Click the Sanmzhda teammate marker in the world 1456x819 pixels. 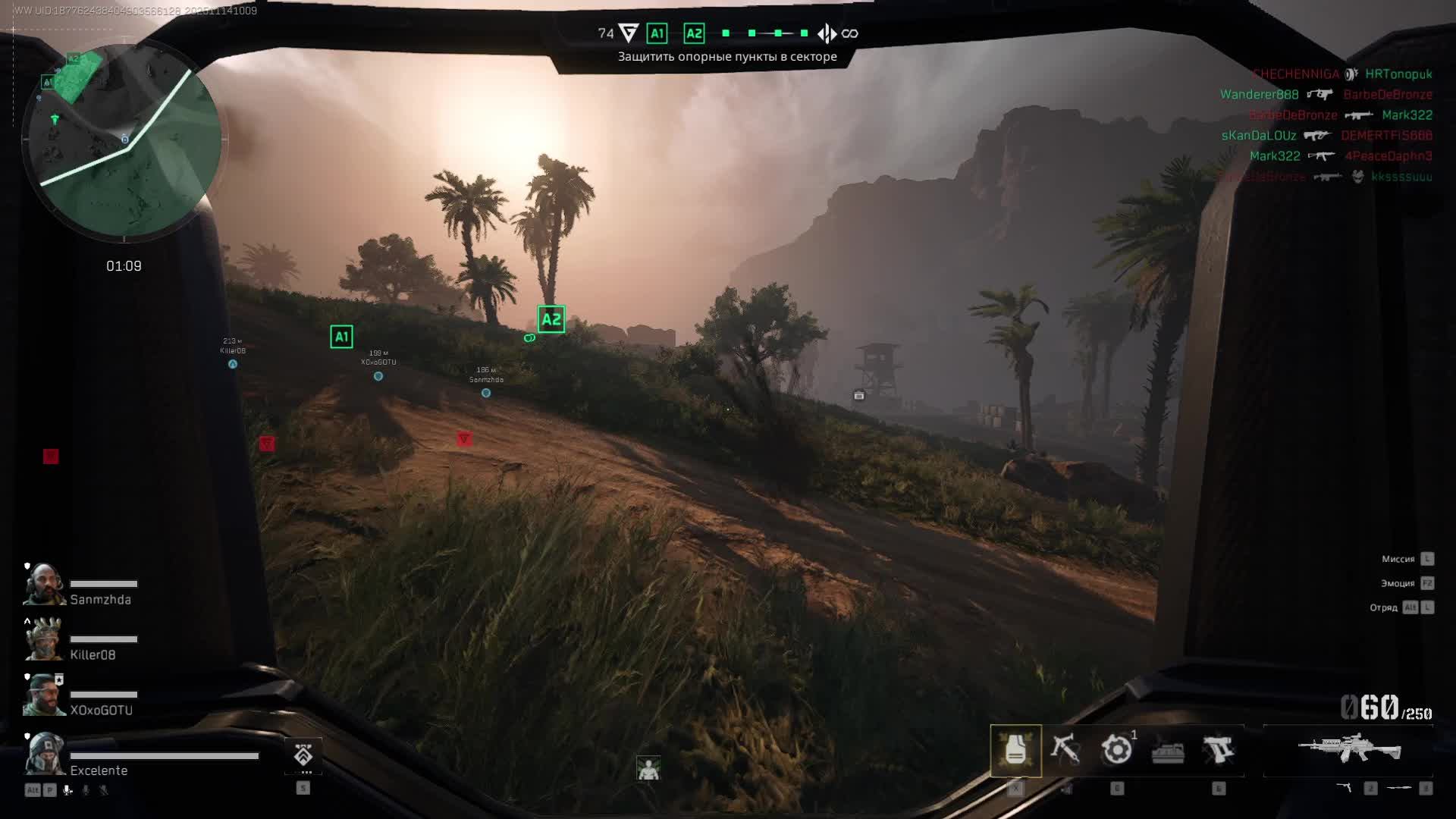(486, 393)
